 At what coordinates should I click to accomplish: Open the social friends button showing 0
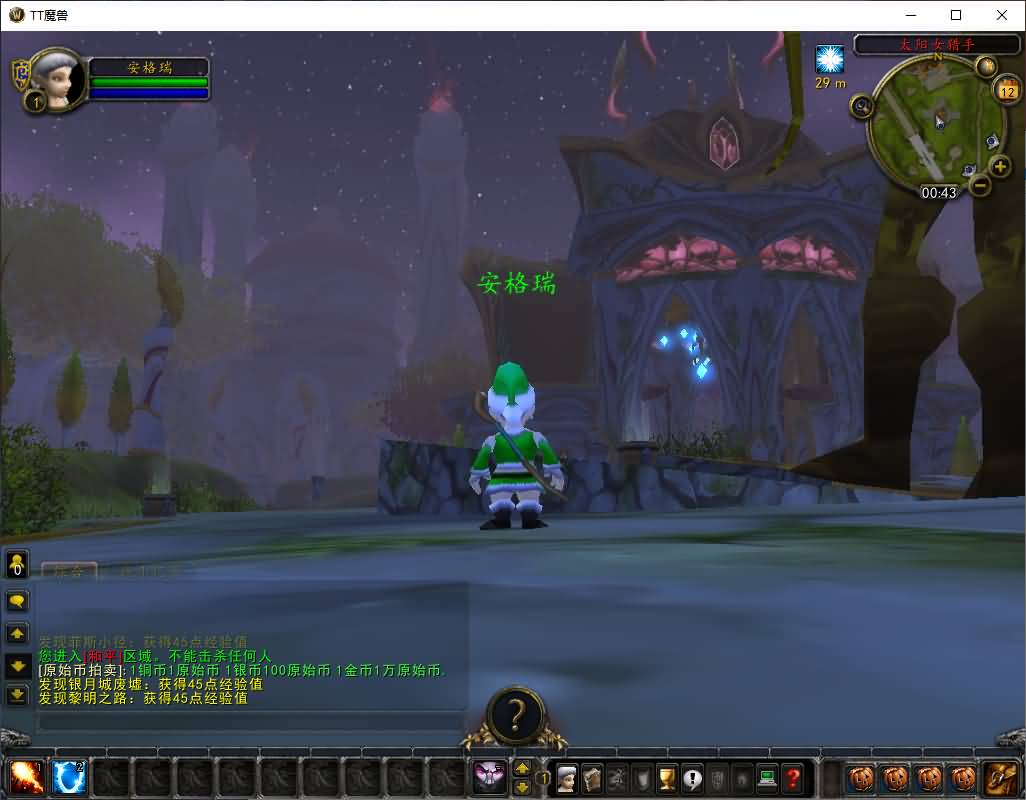point(18,565)
